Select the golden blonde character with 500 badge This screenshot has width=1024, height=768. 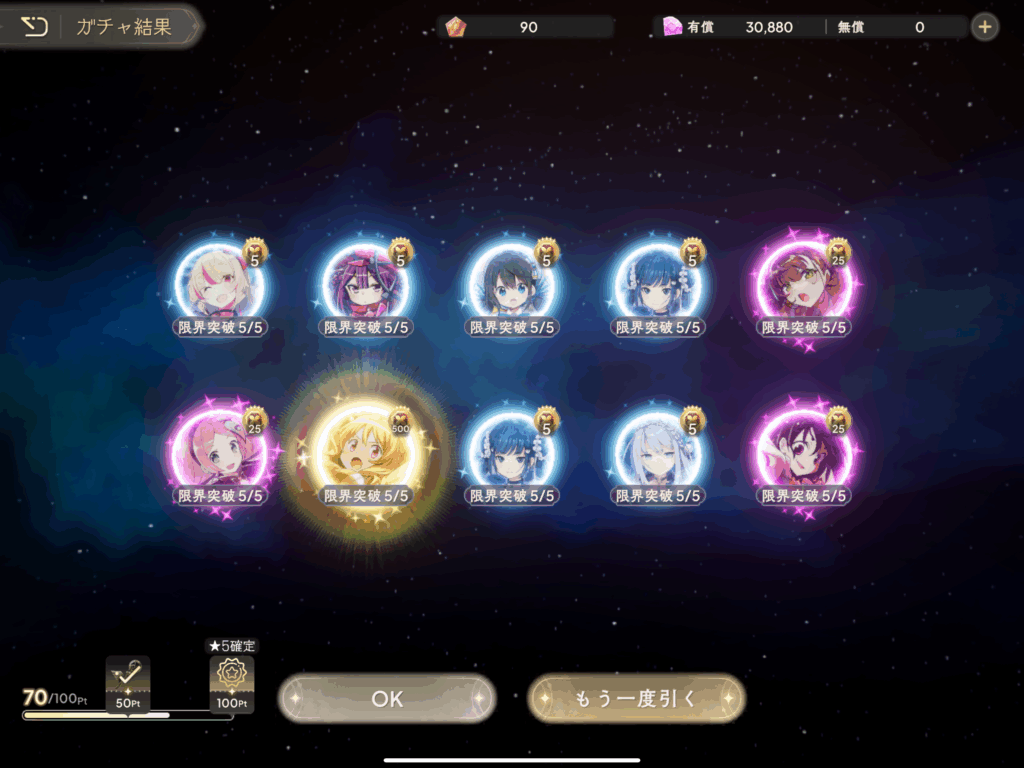366,449
